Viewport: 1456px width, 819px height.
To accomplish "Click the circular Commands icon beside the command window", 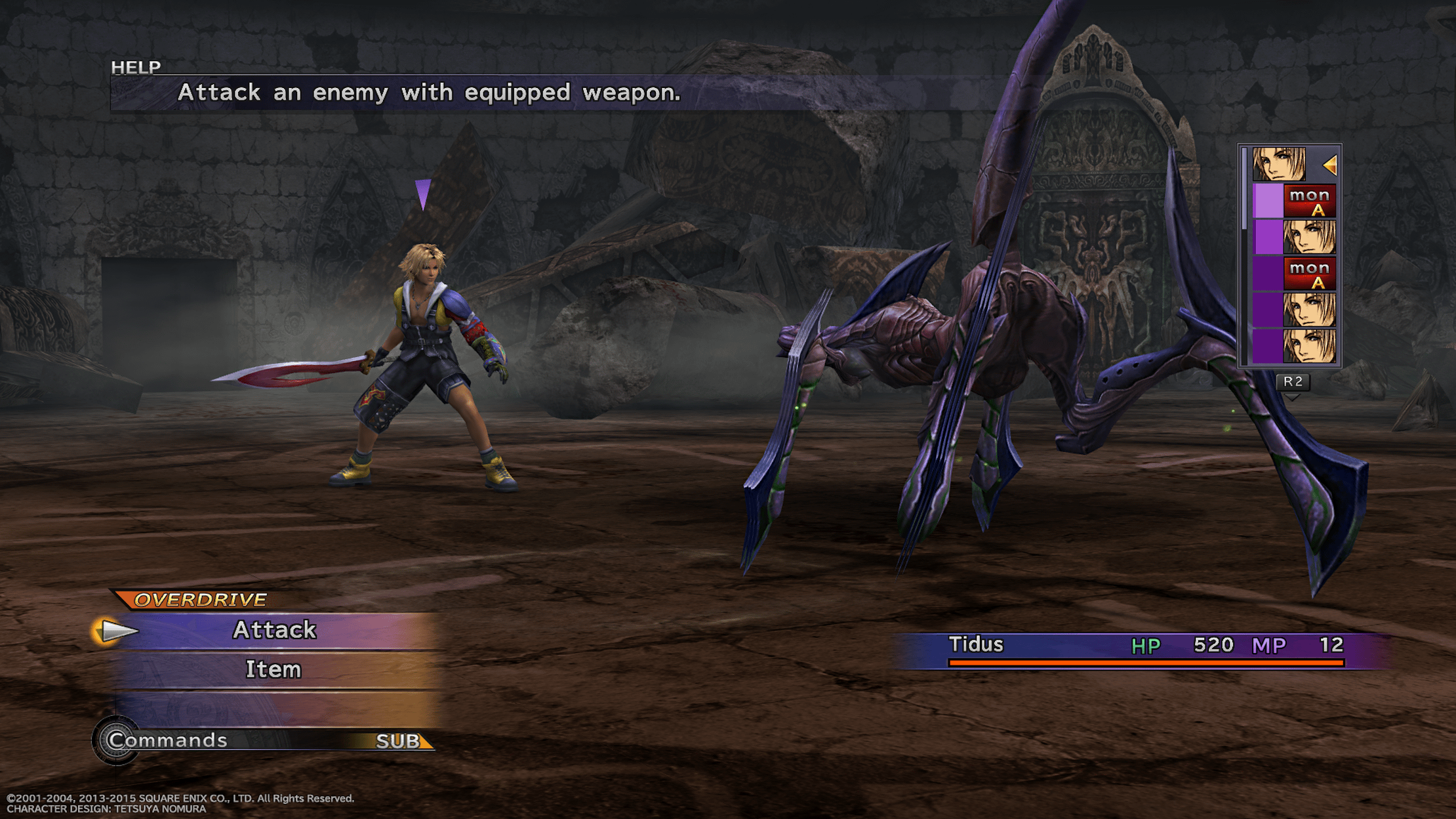I will coord(115,740).
